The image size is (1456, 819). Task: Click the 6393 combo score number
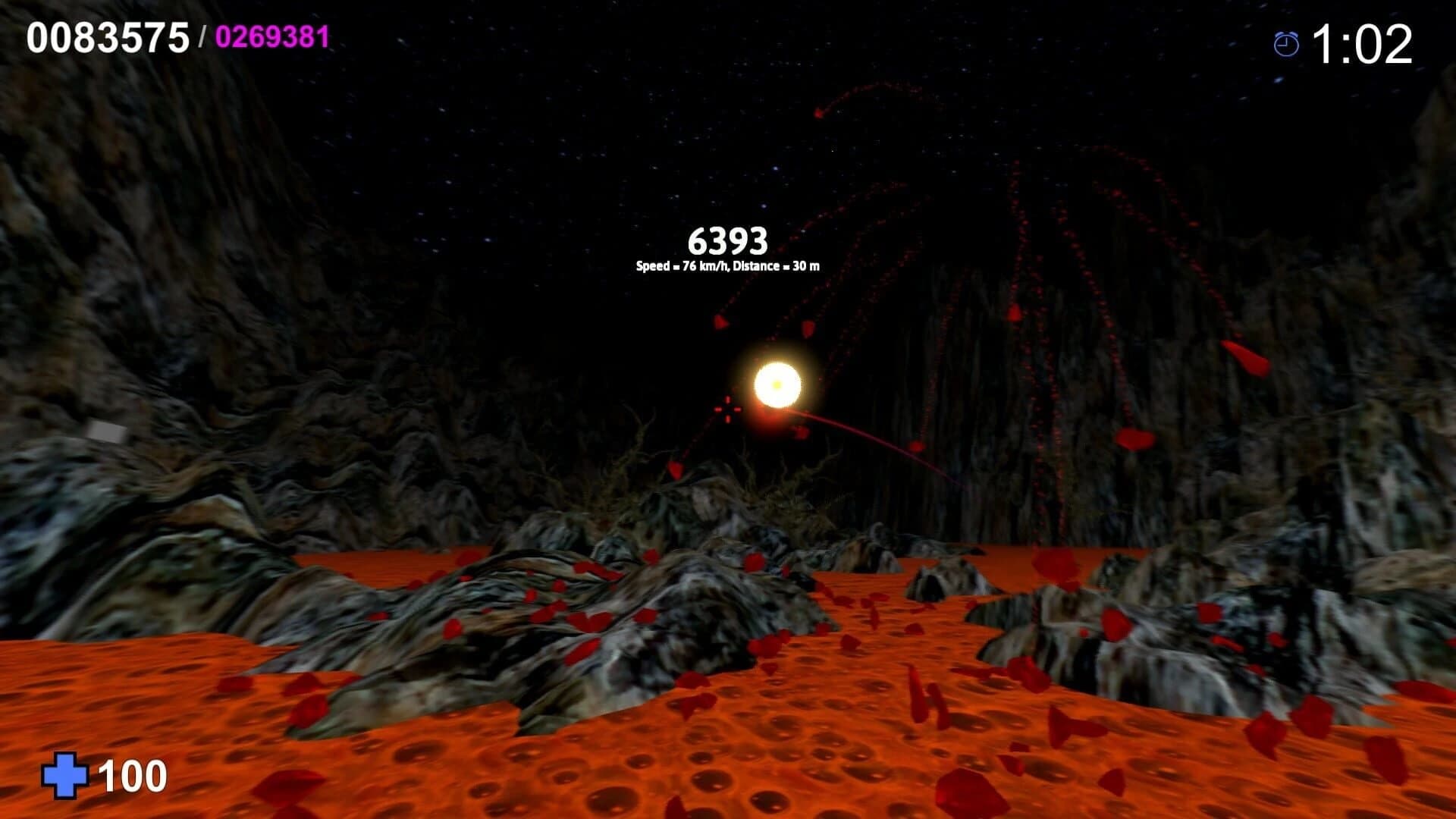(730, 241)
